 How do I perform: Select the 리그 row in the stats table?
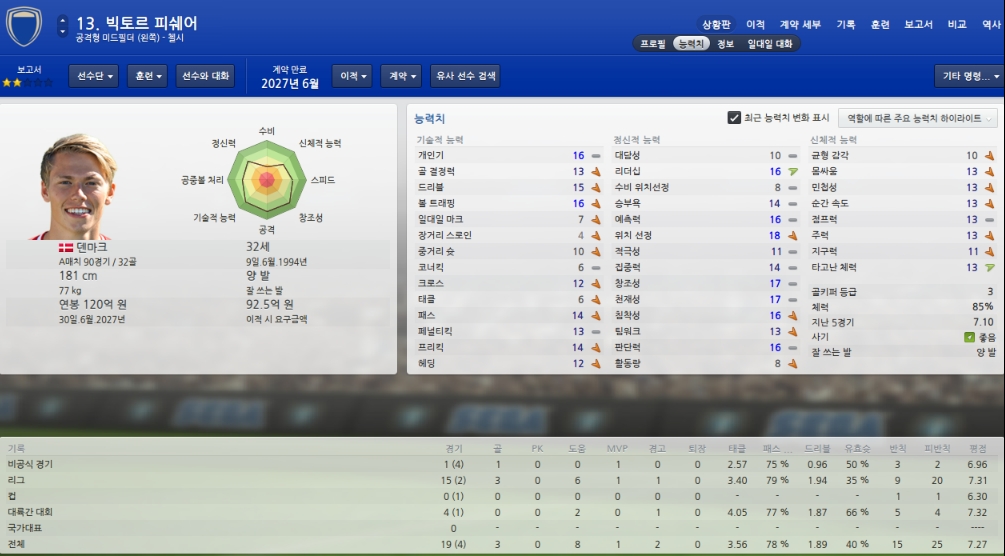pyautogui.click(x=500, y=480)
